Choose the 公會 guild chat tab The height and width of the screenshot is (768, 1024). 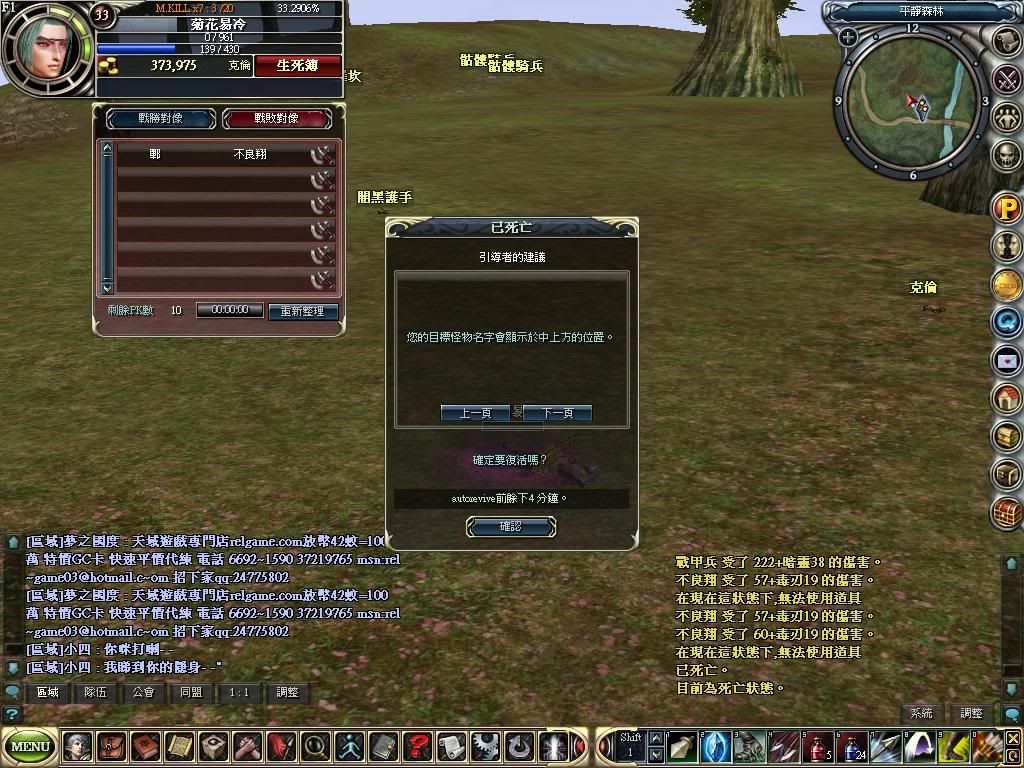(x=144, y=692)
